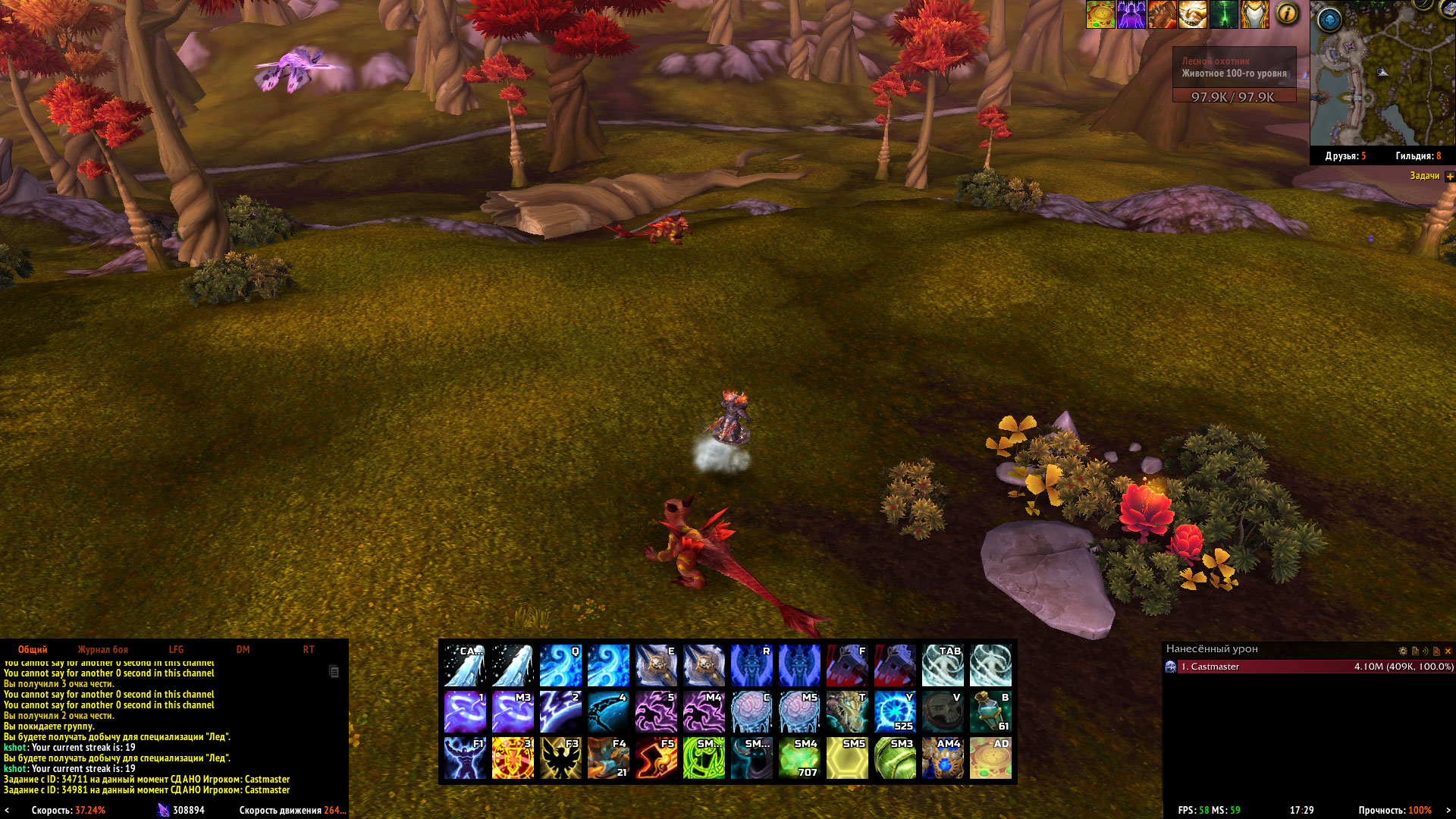The width and height of the screenshot is (1456, 819).
Task: Open the Журнал боя combat log tab
Action: point(102,650)
